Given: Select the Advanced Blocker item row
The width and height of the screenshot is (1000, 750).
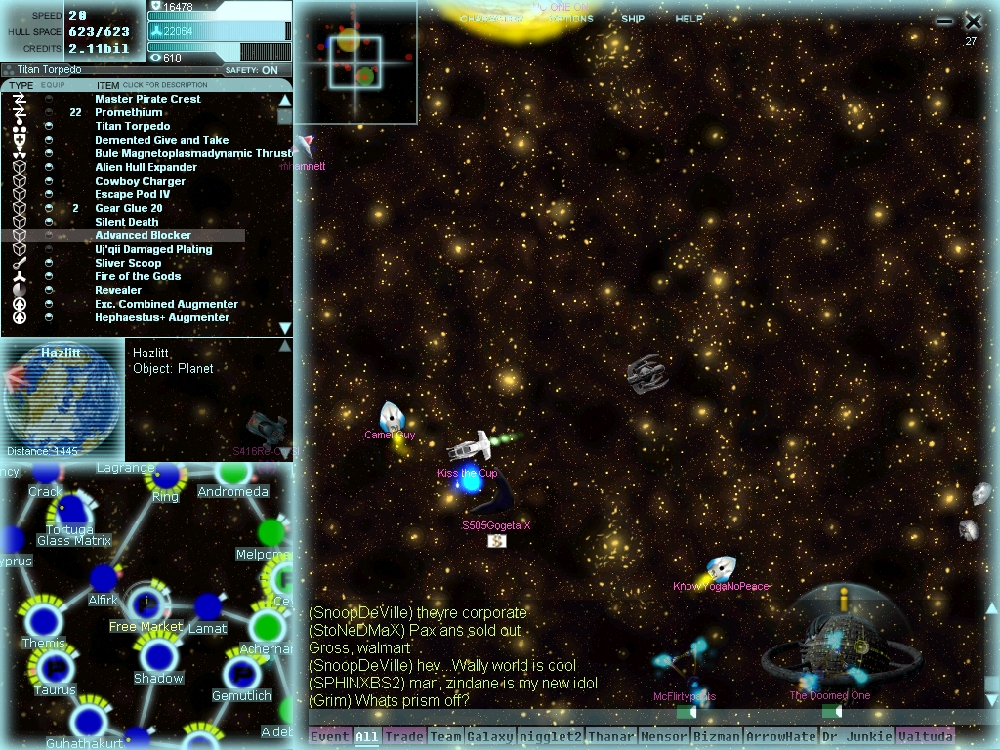Looking at the screenshot, I should click(x=143, y=236).
